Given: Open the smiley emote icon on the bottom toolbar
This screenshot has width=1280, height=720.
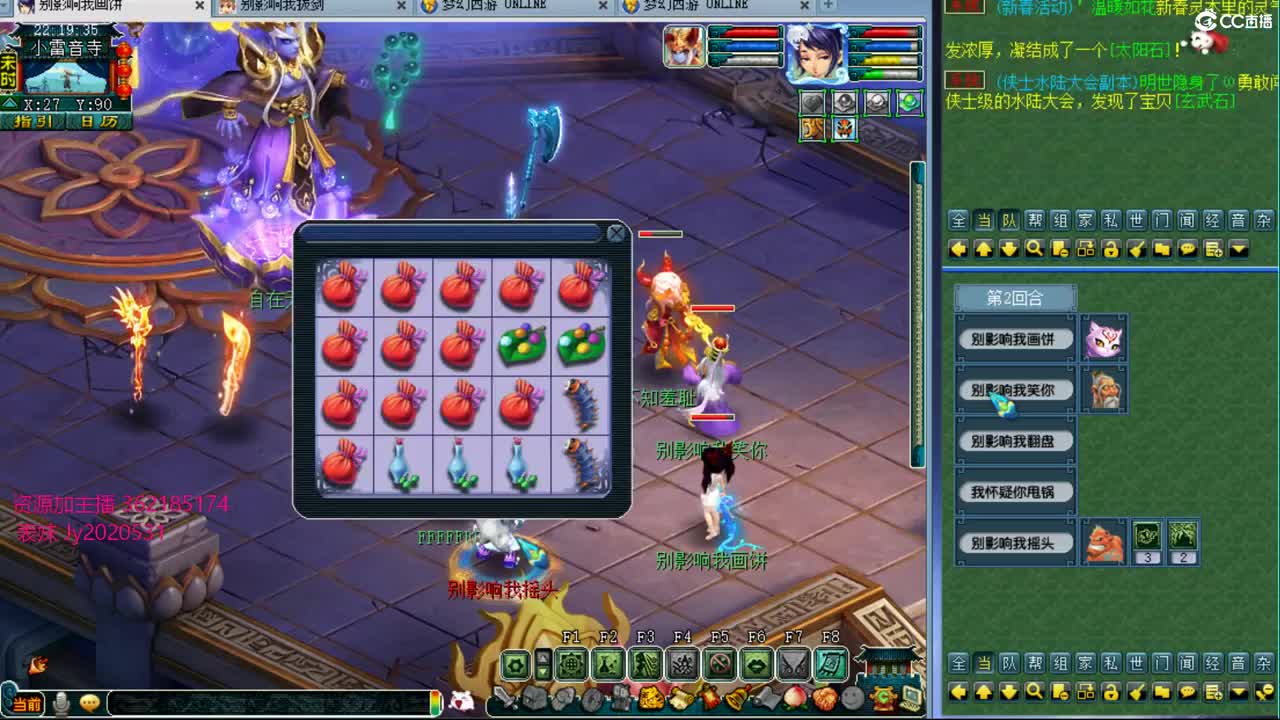Looking at the screenshot, I should [x=851, y=699].
